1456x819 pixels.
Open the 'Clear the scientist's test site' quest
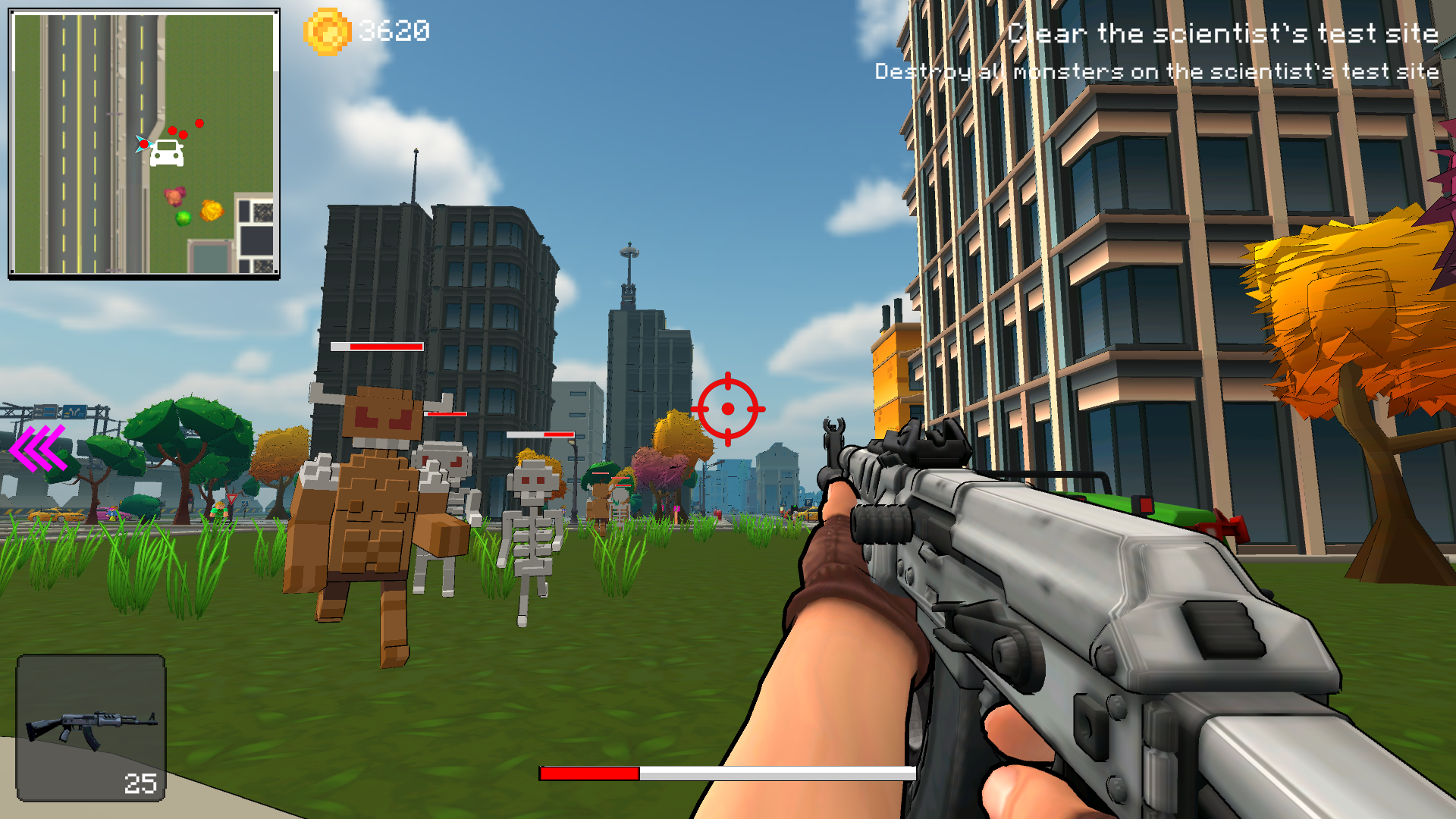coord(1222,34)
